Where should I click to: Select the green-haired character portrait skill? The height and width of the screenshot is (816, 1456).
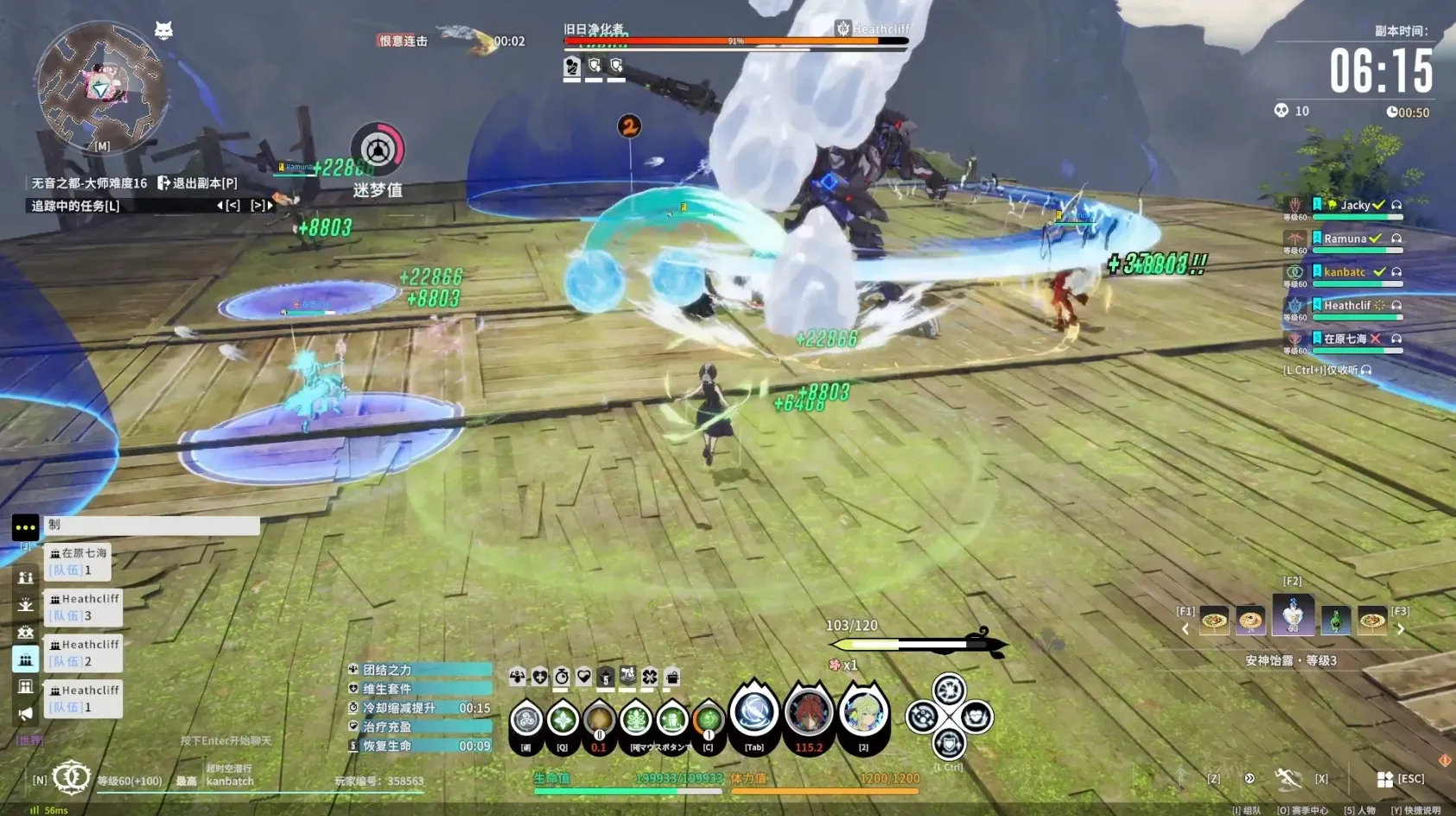click(x=863, y=713)
